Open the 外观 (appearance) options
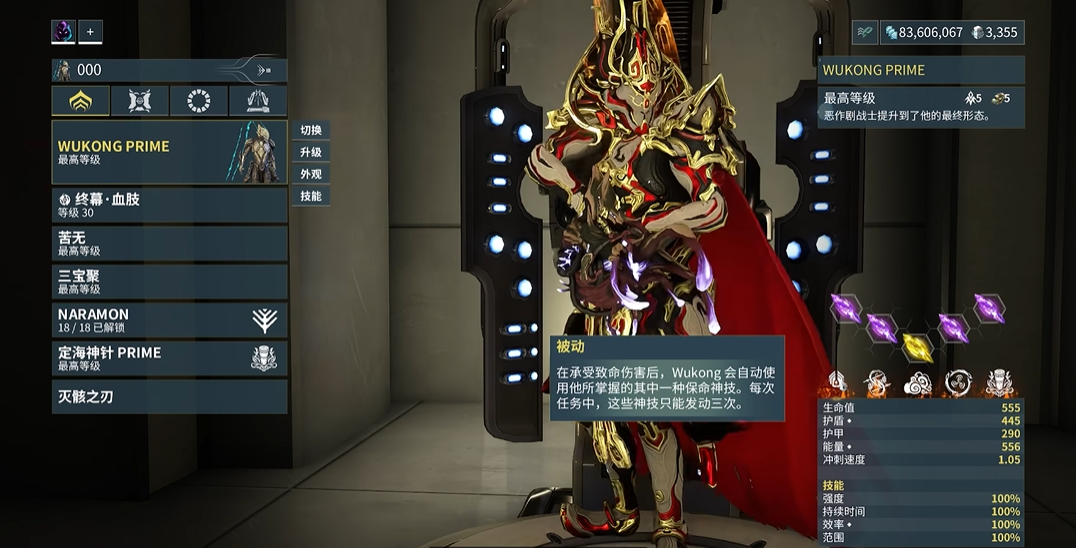The height and width of the screenshot is (548, 1076). point(311,174)
